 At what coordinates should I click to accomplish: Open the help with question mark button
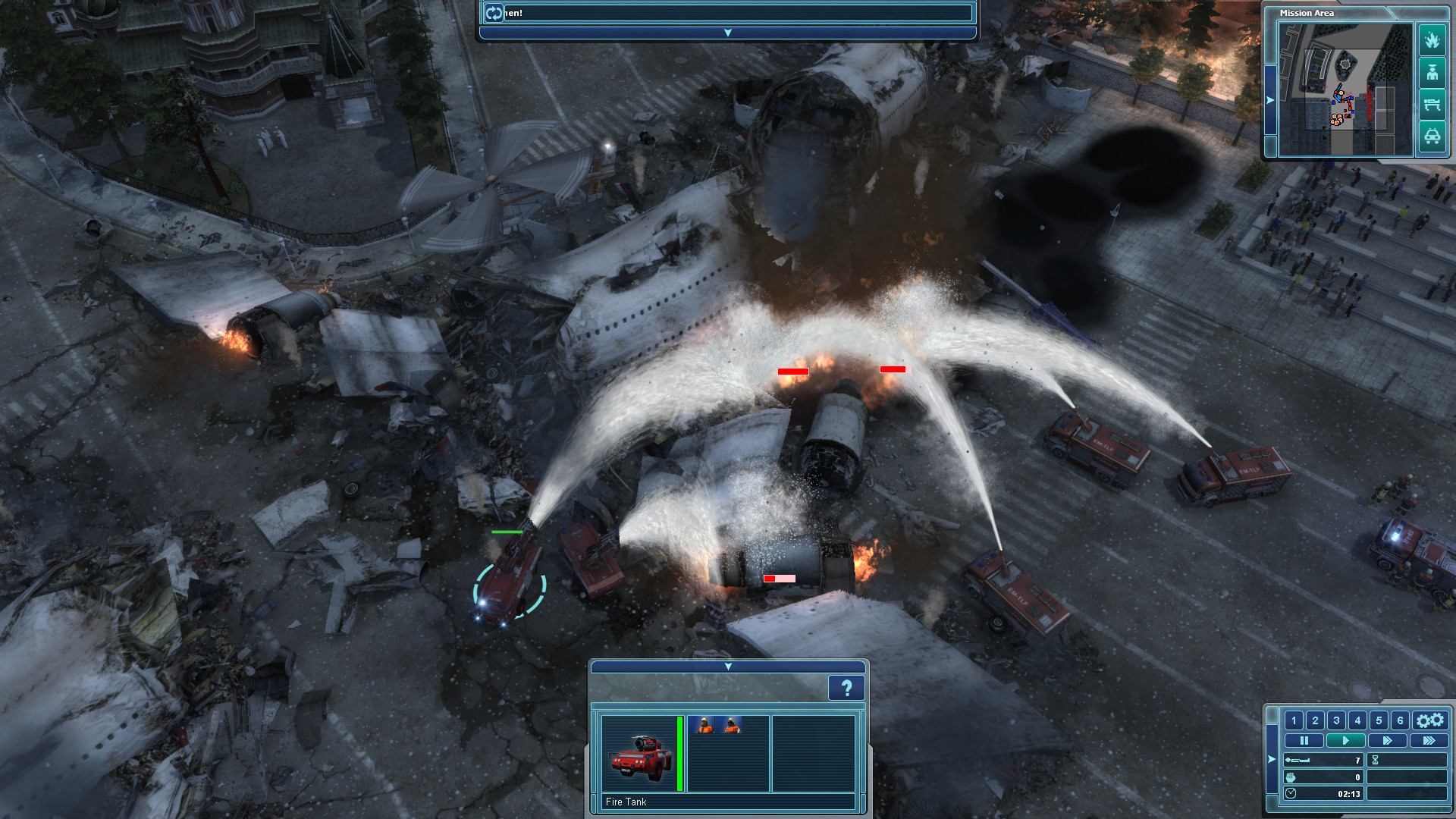pyautogui.click(x=847, y=688)
